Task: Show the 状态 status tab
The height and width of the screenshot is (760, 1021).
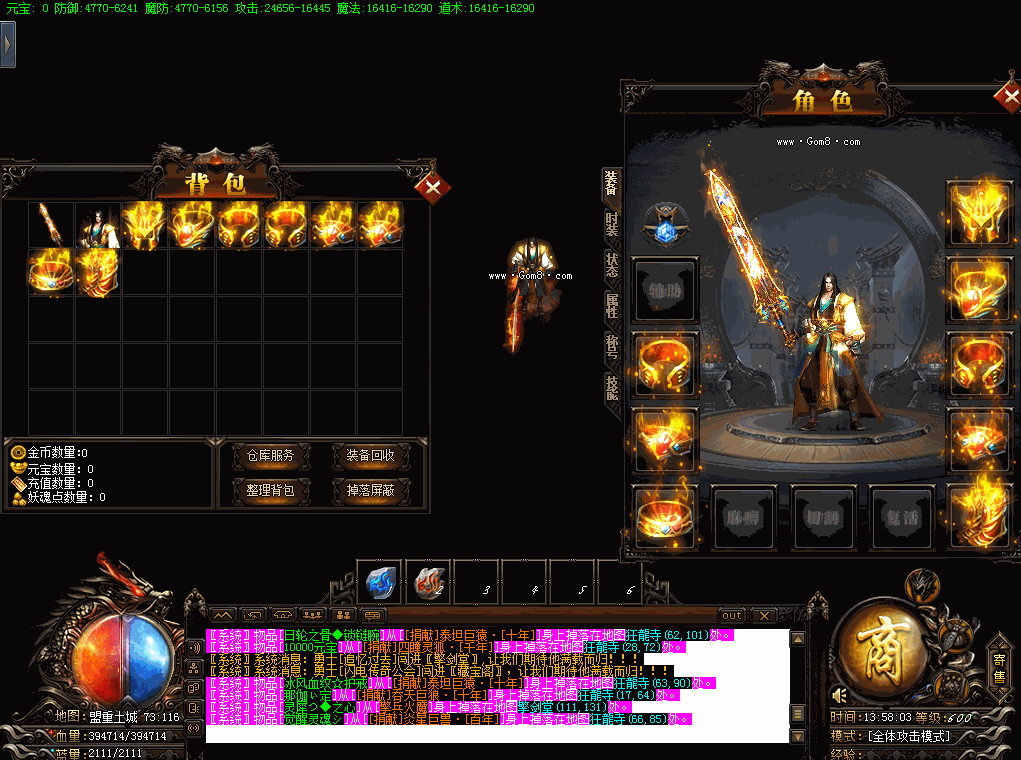Action: coord(611,264)
